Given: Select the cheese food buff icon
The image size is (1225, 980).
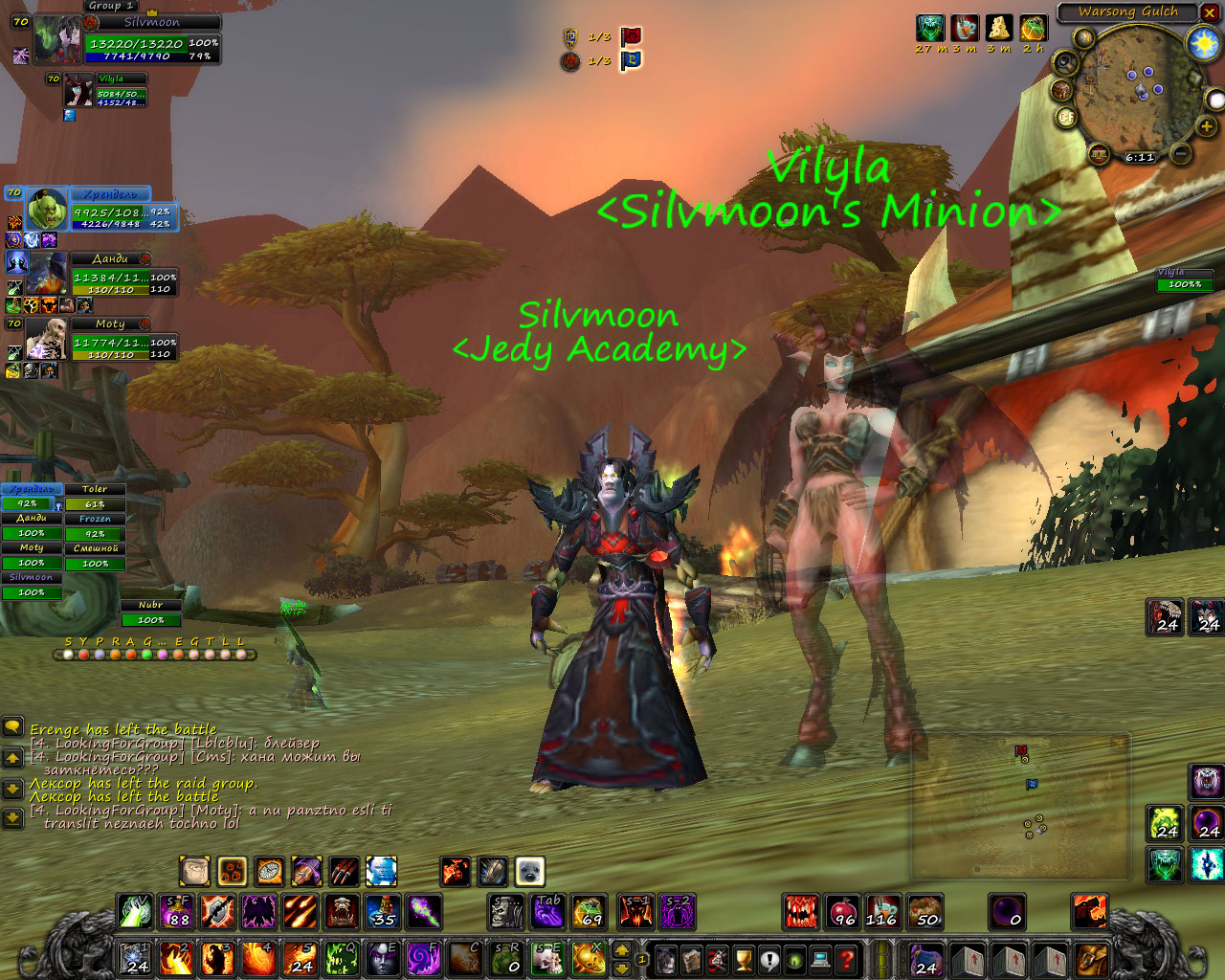Looking at the screenshot, I should click(x=998, y=28).
